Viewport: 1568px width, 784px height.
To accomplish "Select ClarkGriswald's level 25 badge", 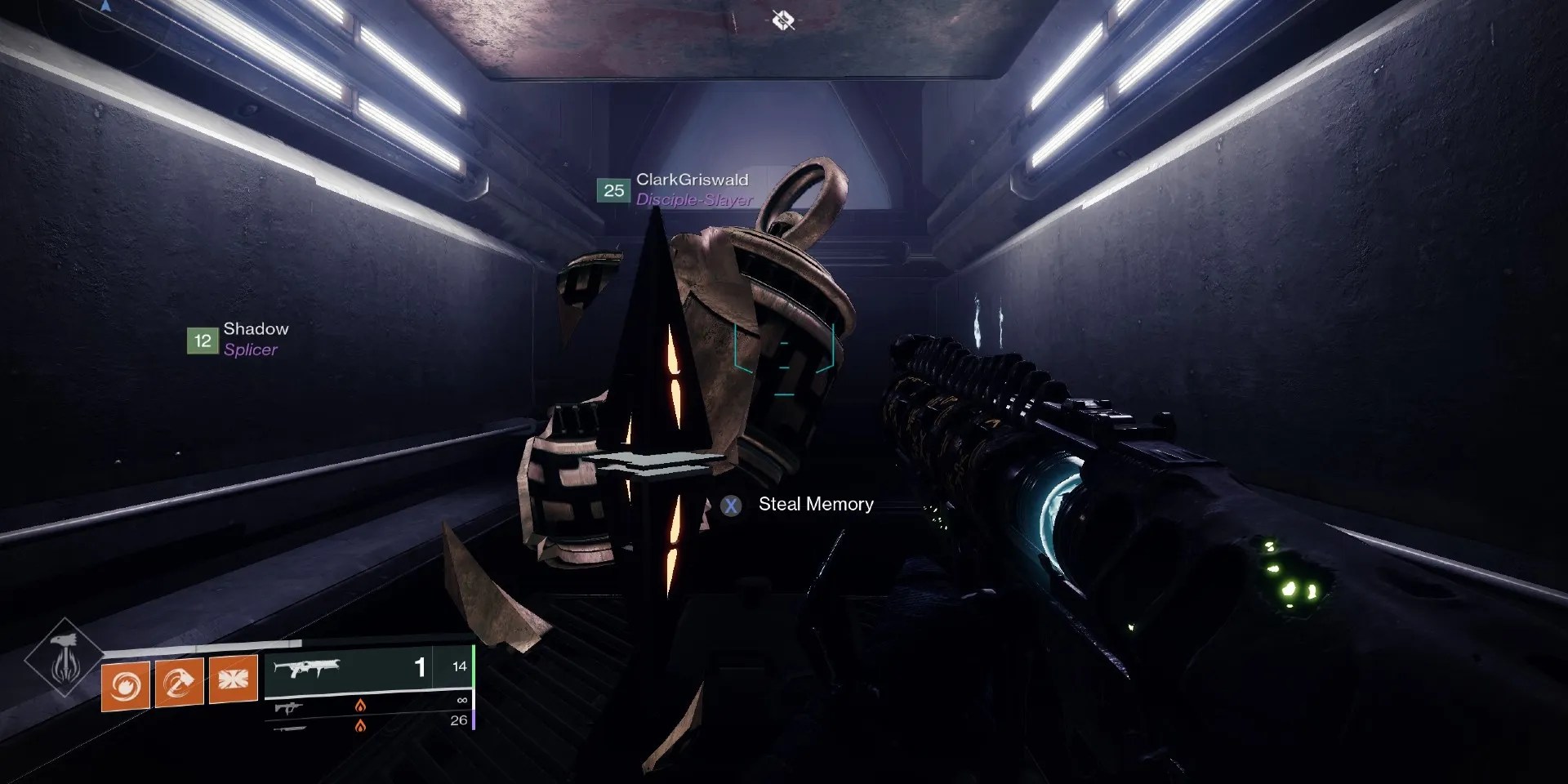I will point(611,191).
